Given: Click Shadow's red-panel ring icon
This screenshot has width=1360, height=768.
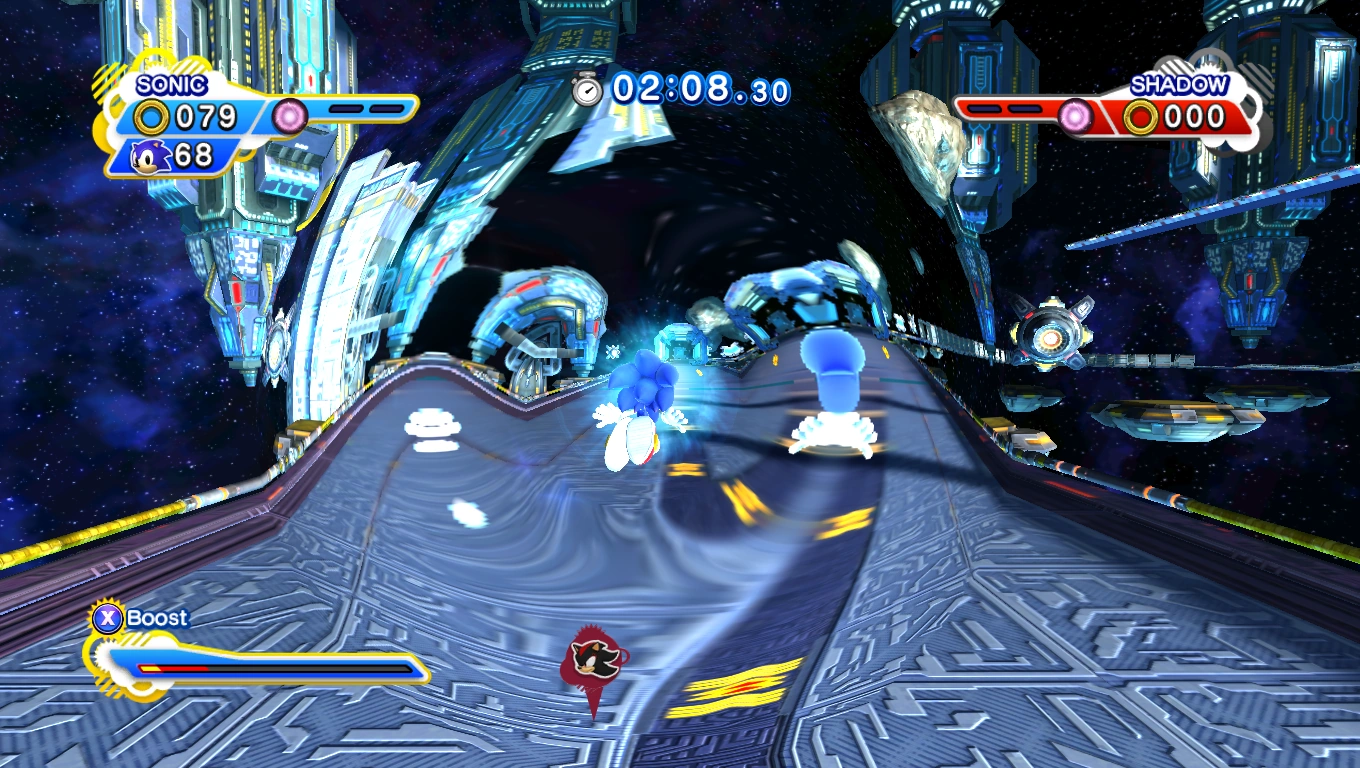Looking at the screenshot, I should click(1139, 118).
